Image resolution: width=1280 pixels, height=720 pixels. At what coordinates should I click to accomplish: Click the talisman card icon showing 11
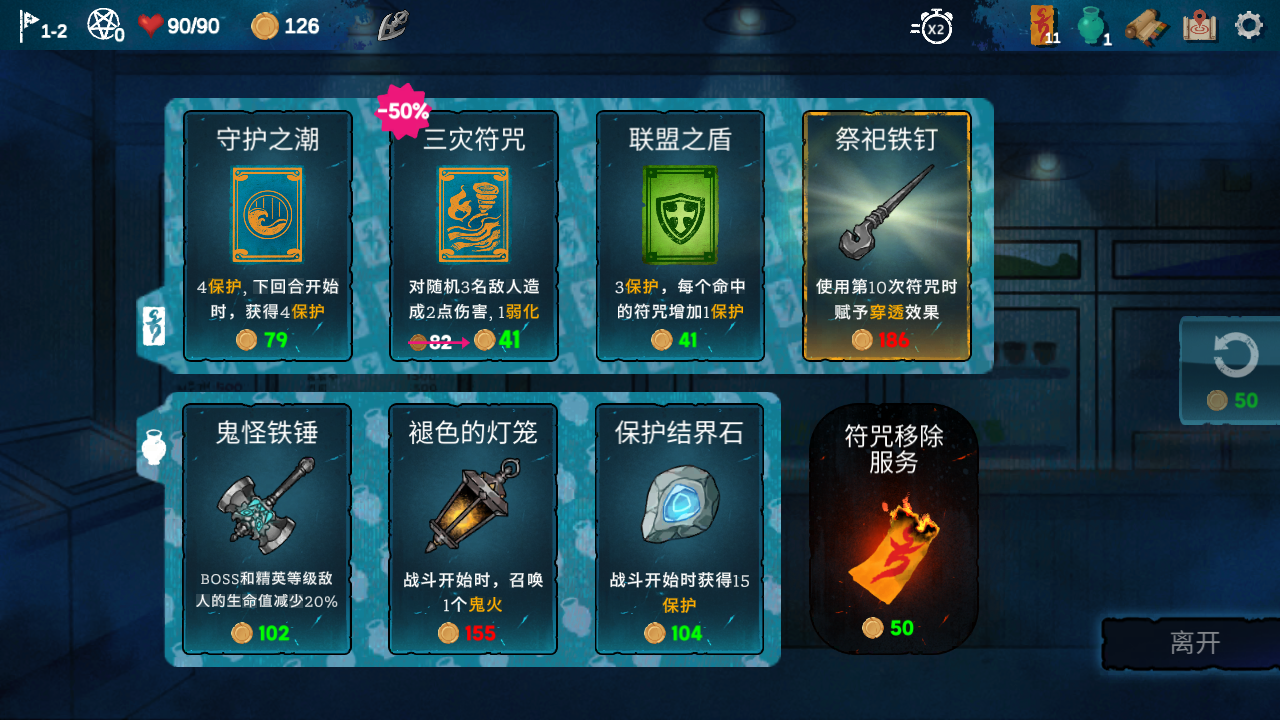pyautogui.click(x=1043, y=27)
